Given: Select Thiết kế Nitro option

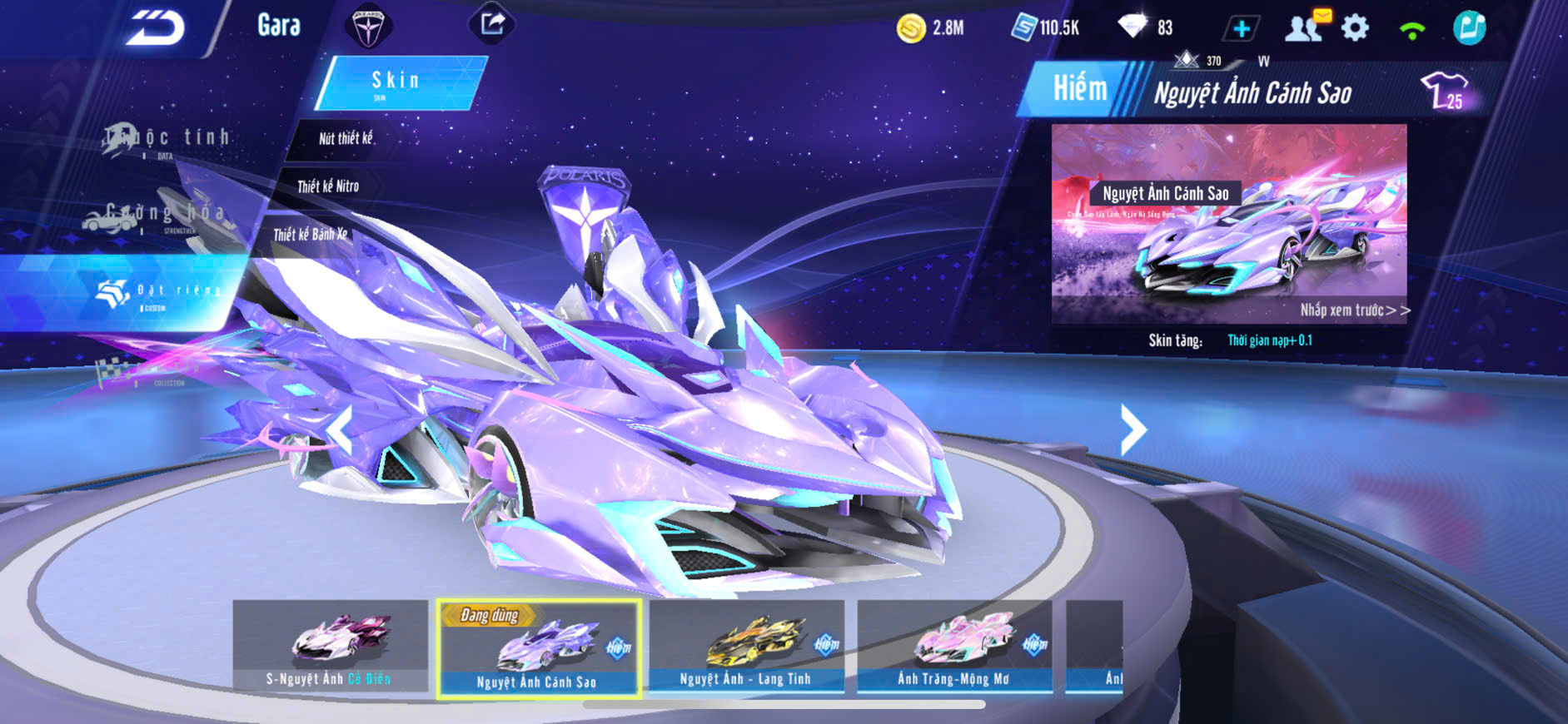Looking at the screenshot, I should coord(328,186).
